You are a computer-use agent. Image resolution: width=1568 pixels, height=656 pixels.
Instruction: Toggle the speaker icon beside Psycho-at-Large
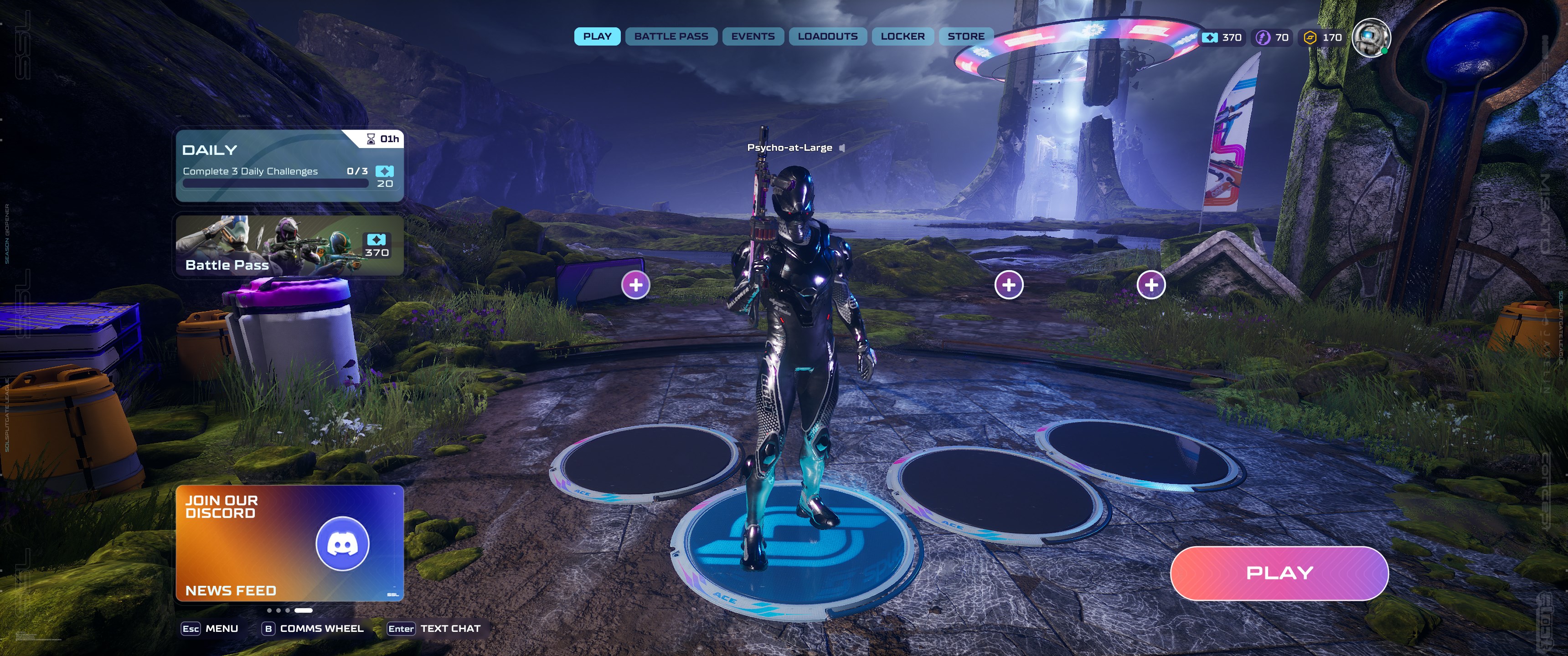point(842,148)
